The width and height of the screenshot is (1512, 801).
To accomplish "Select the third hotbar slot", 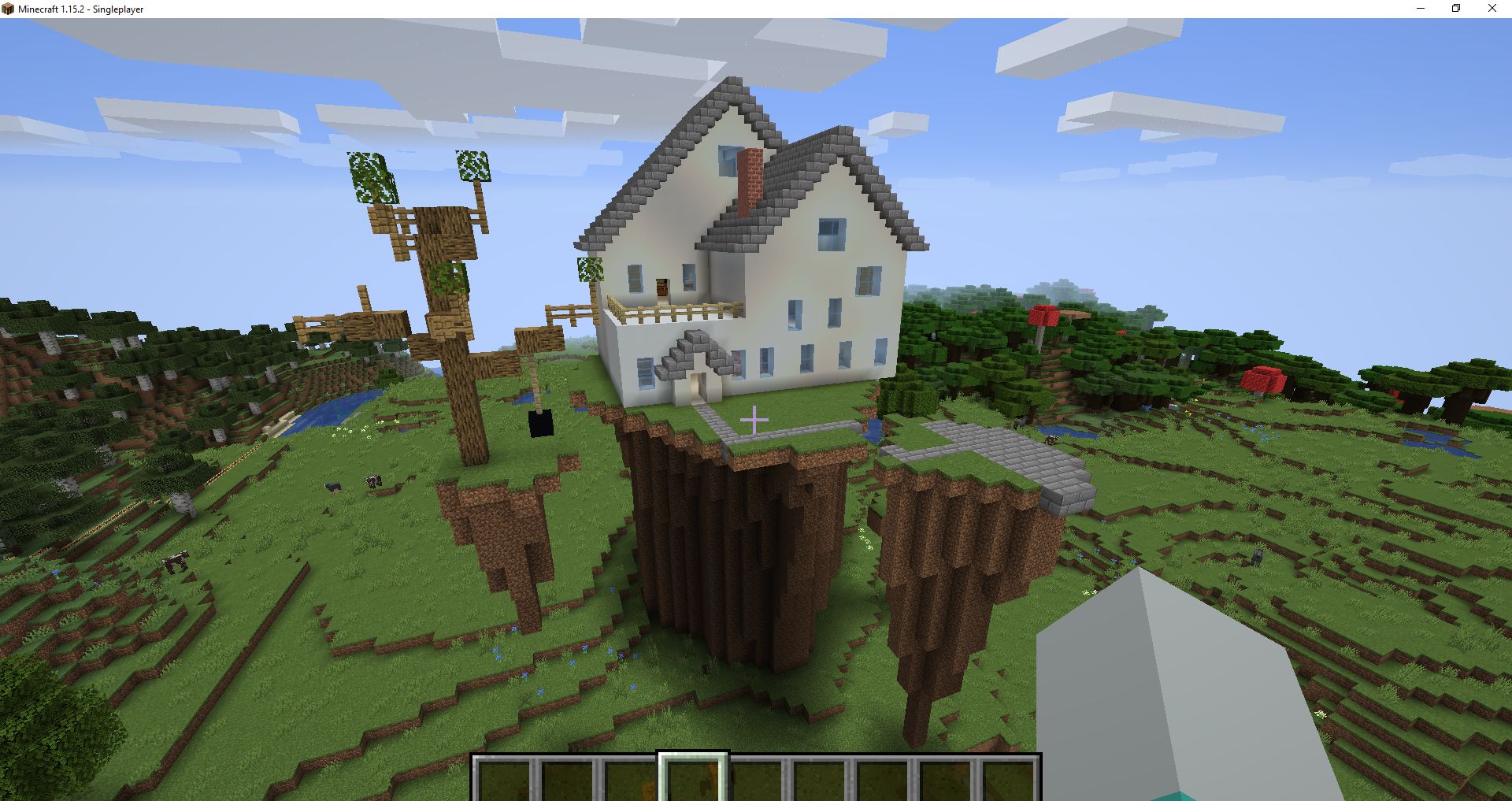I will click(630, 776).
